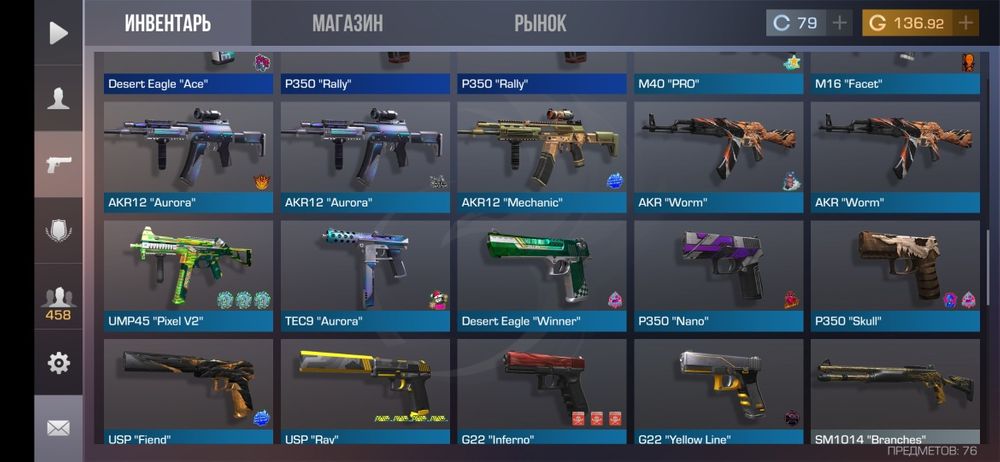
Task: Add more silver coins with plus button
Action: 839,23
